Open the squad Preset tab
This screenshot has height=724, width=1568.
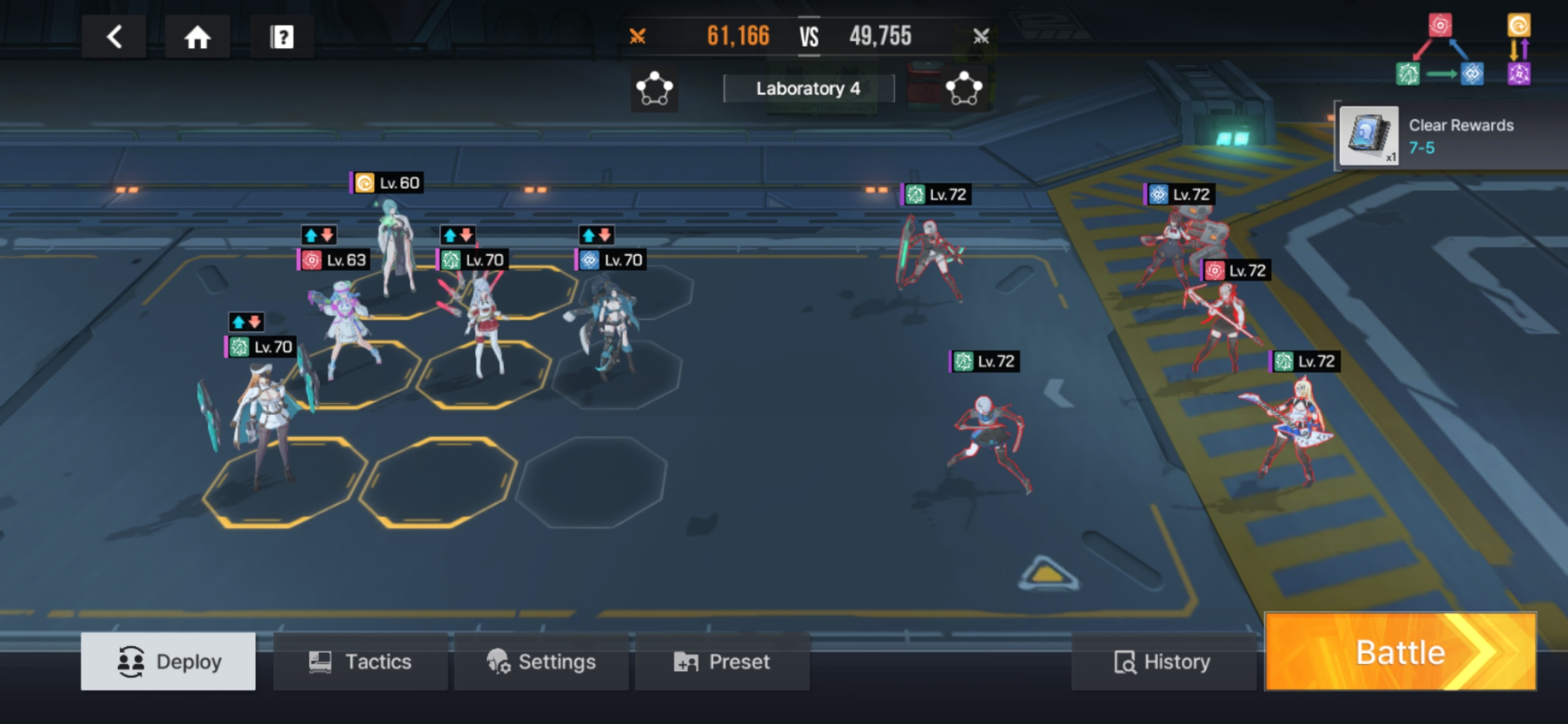[x=722, y=662]
